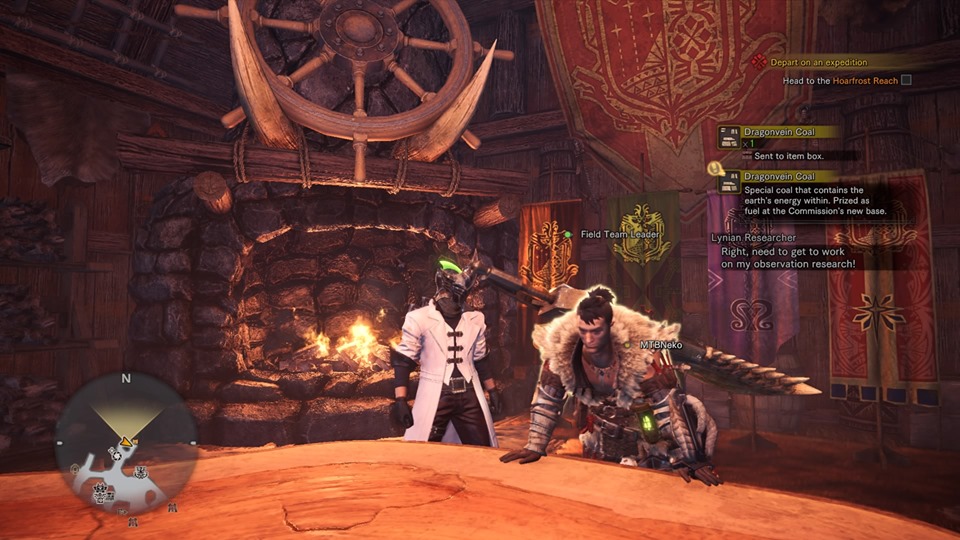
Task: Open the circular minimap
Action: (x=125, y=443)
